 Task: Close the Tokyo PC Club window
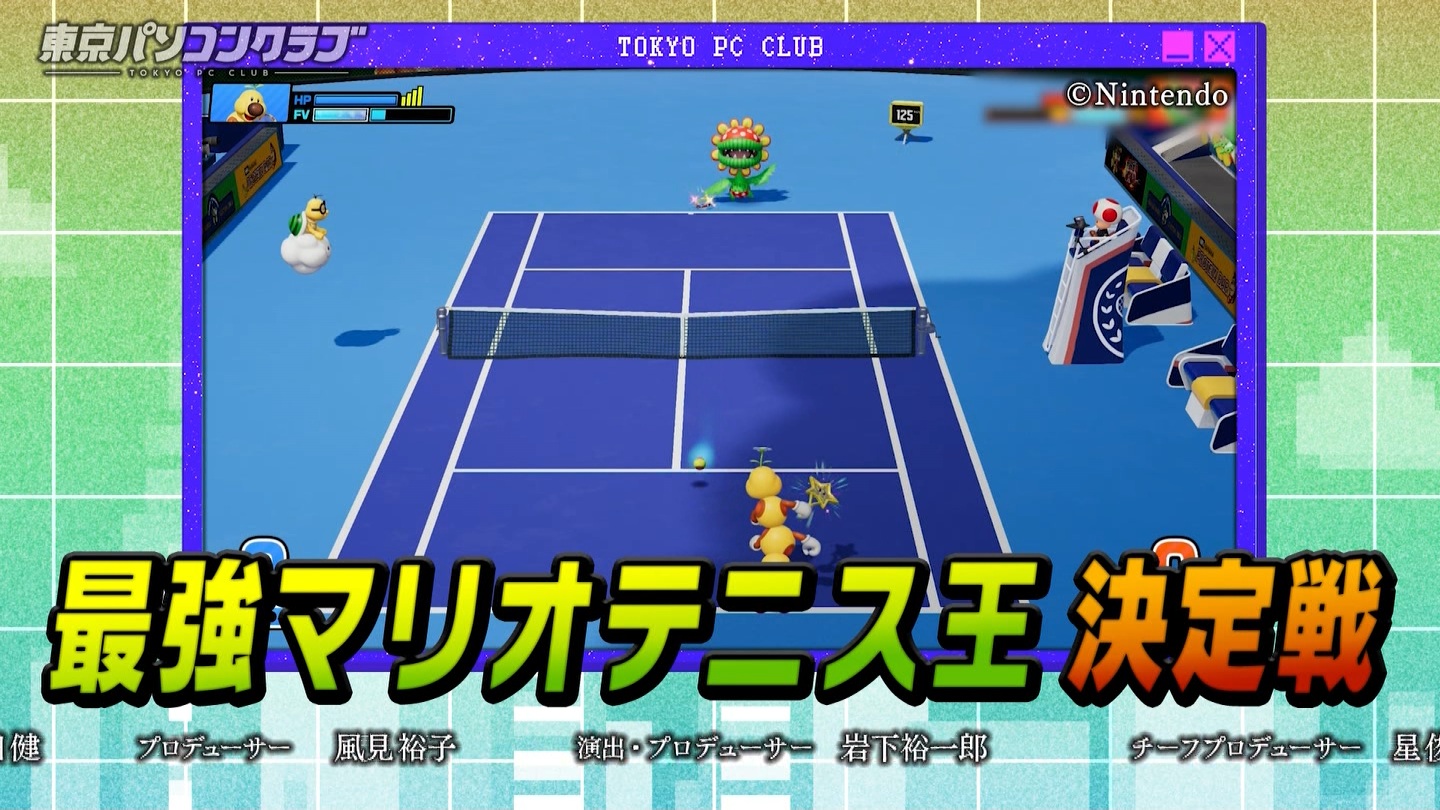(x=1219, y=46)
